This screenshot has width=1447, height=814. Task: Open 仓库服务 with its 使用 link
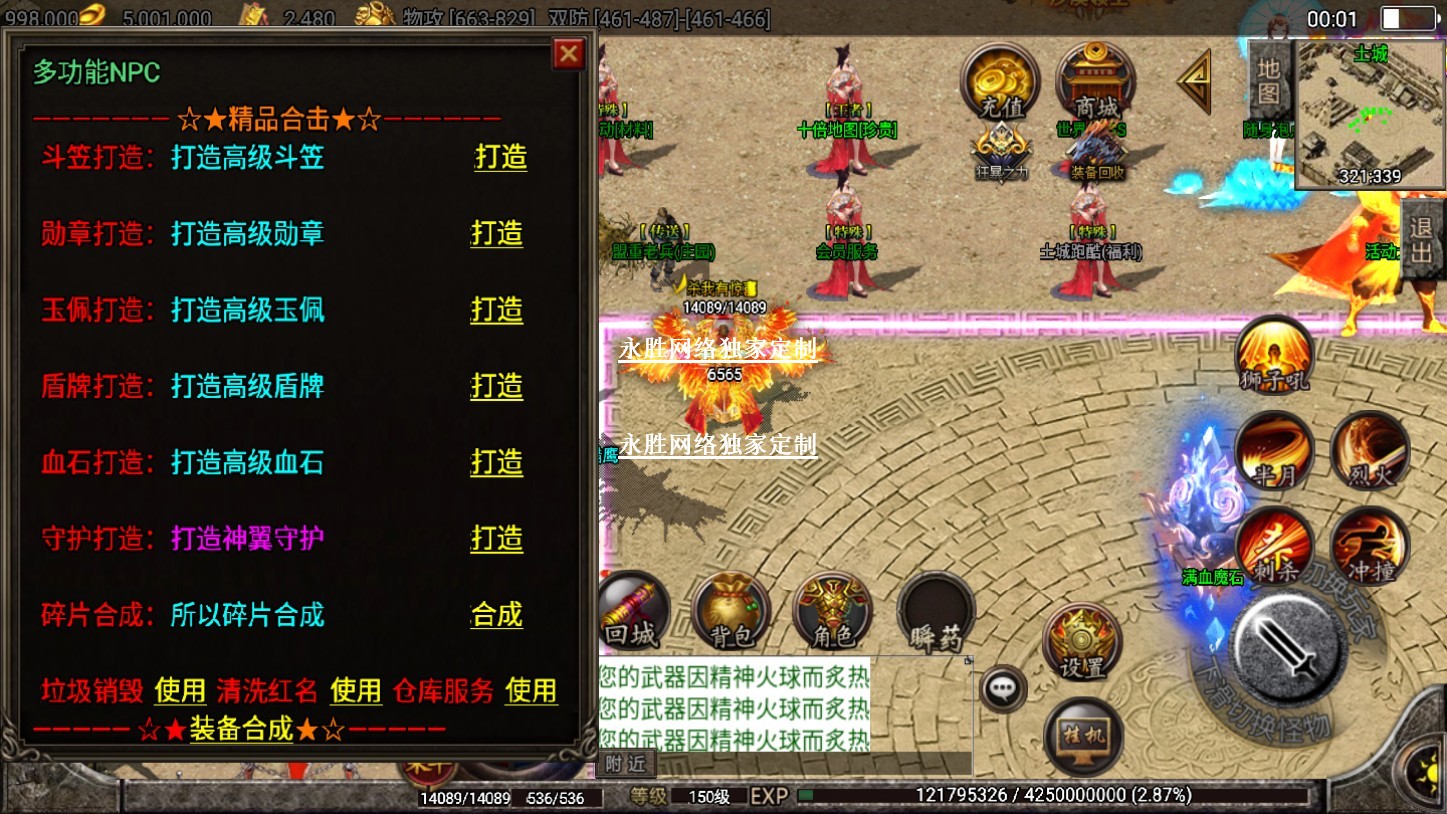pyautogui.click(x=531, y=690)
